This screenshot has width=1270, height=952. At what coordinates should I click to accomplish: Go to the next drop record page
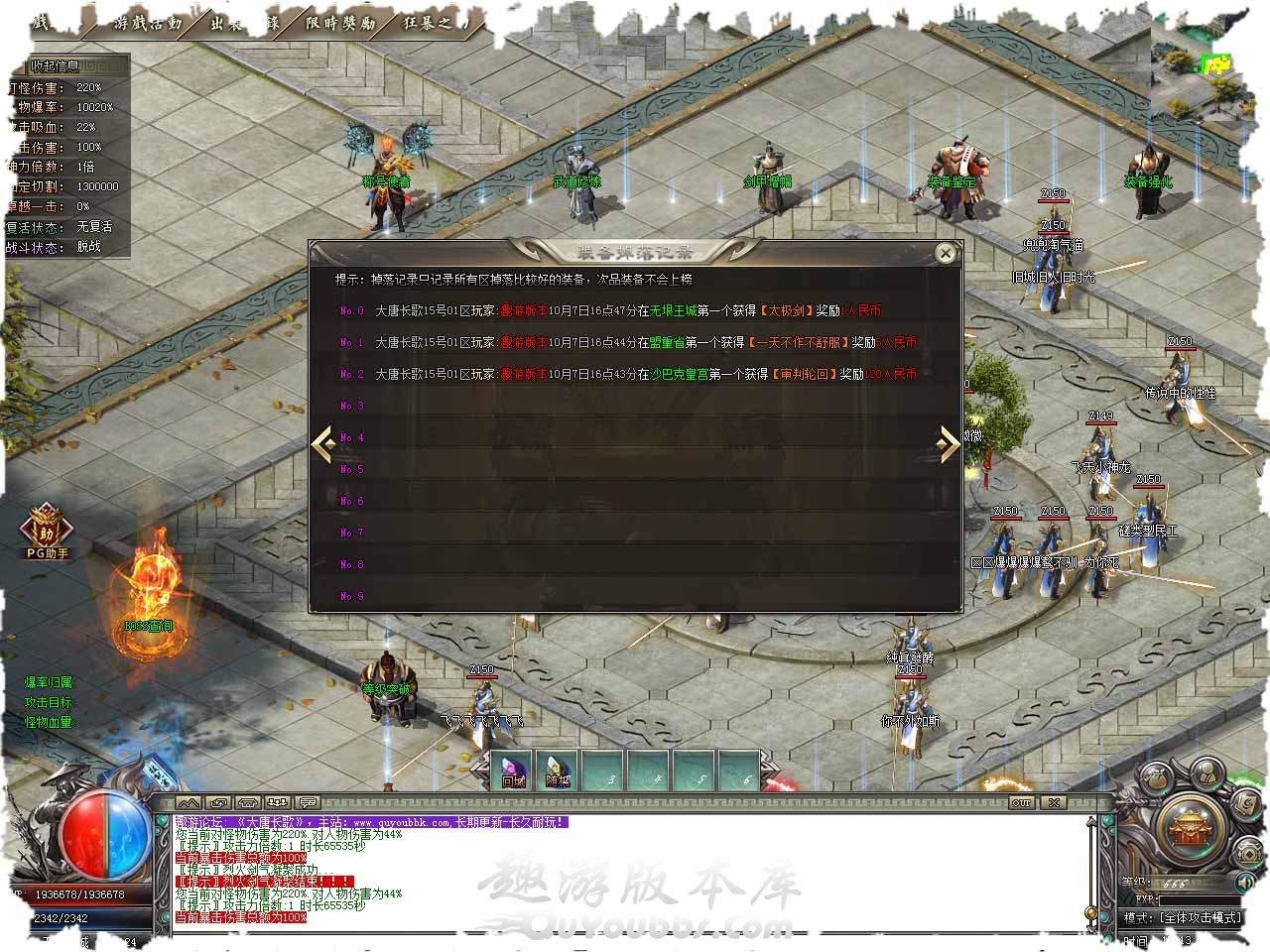(x=949, y=445)
